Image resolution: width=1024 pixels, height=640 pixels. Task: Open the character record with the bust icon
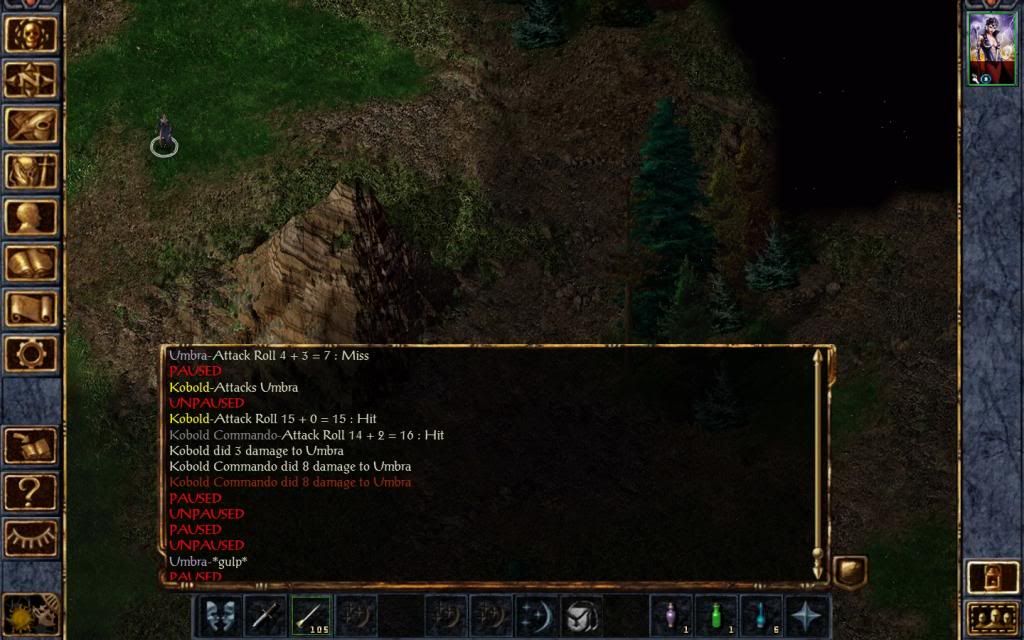coord(31,217)
